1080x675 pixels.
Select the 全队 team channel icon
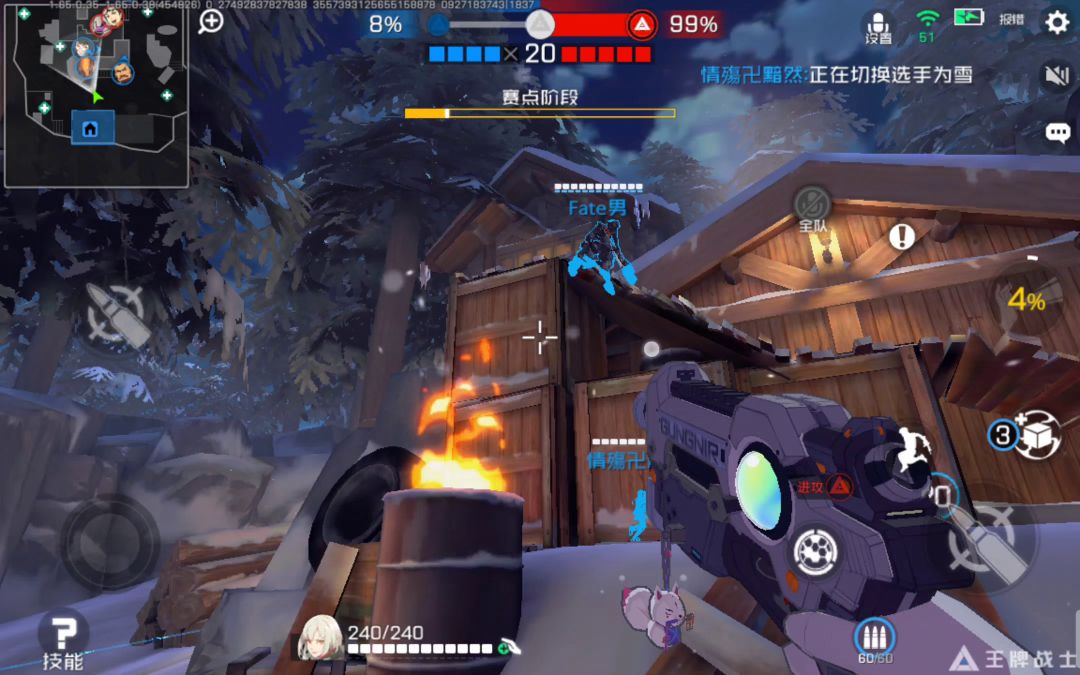812,208
